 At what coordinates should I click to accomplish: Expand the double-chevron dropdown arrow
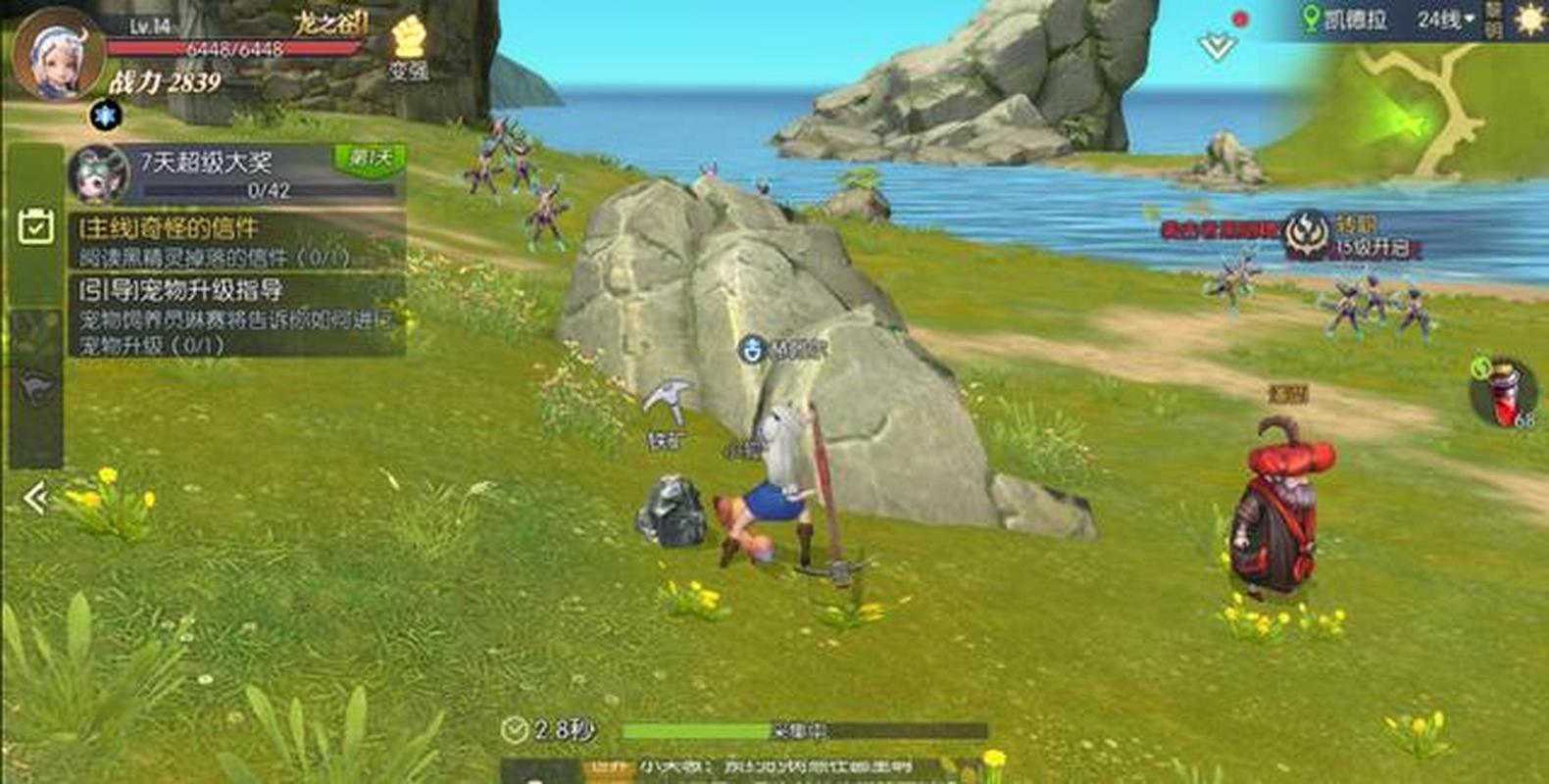pyautogui.click(x=1217, y=46)
